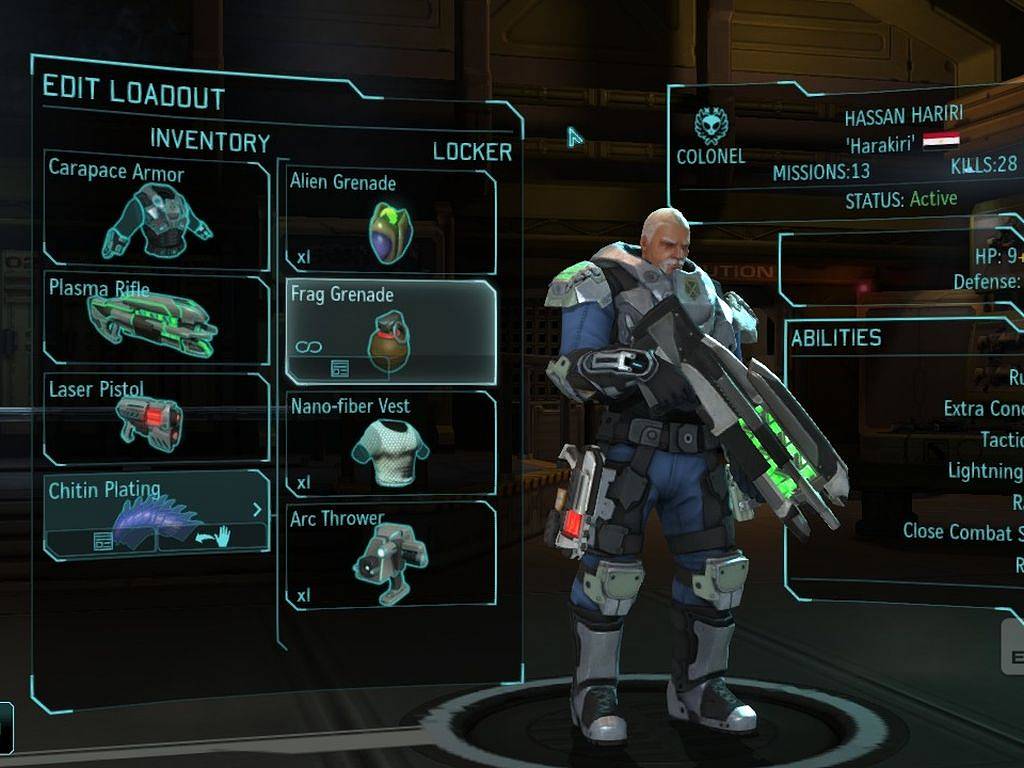Viewport: 1024px width, 768px height.
Task: Select the Carapace Armor inventory slot
Action: tap(156, 210)
